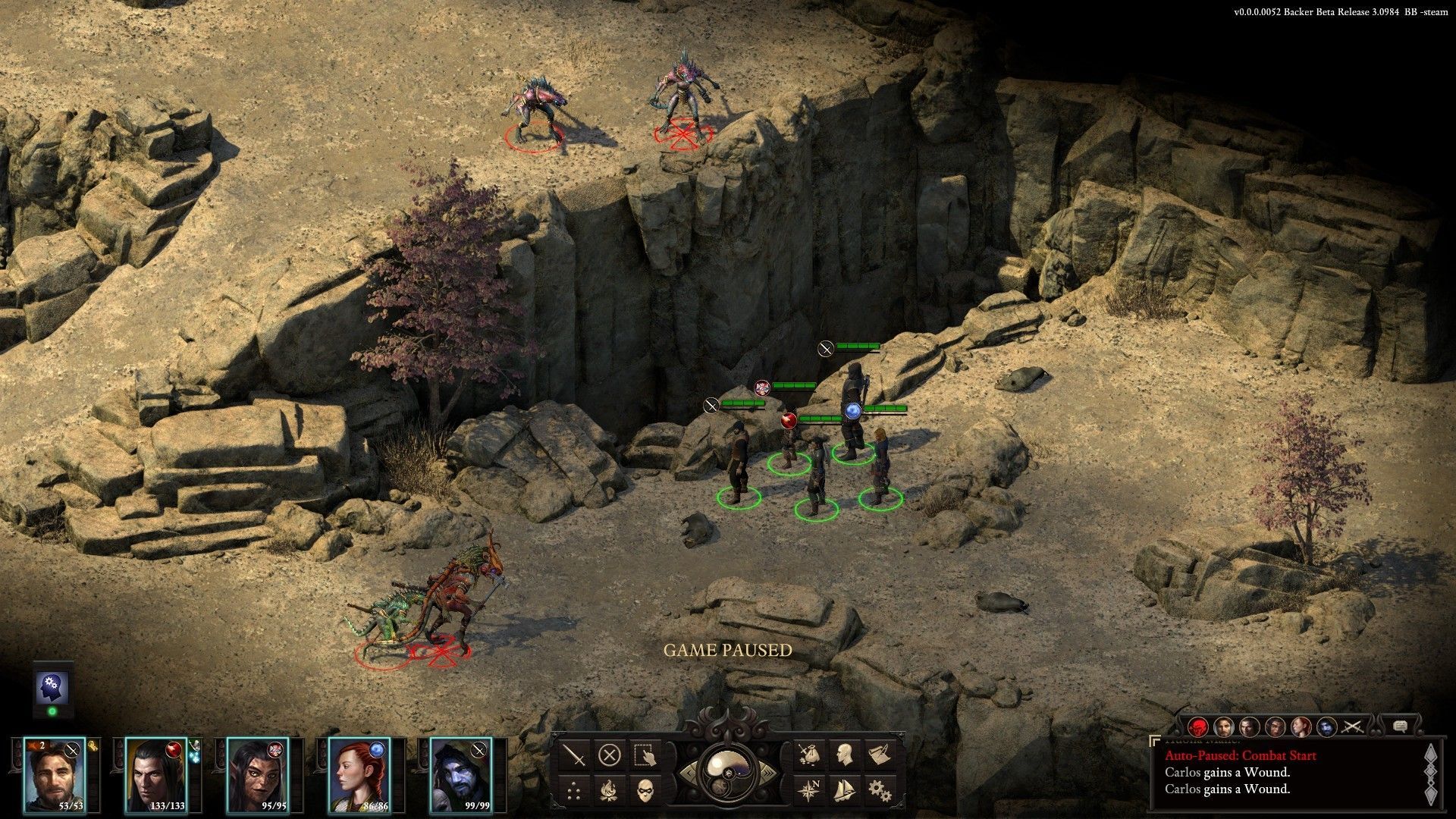The width and height of the screenshot is (1456, 819).
Task: Click the circled X cancel action button
Action: coord(610,755)
